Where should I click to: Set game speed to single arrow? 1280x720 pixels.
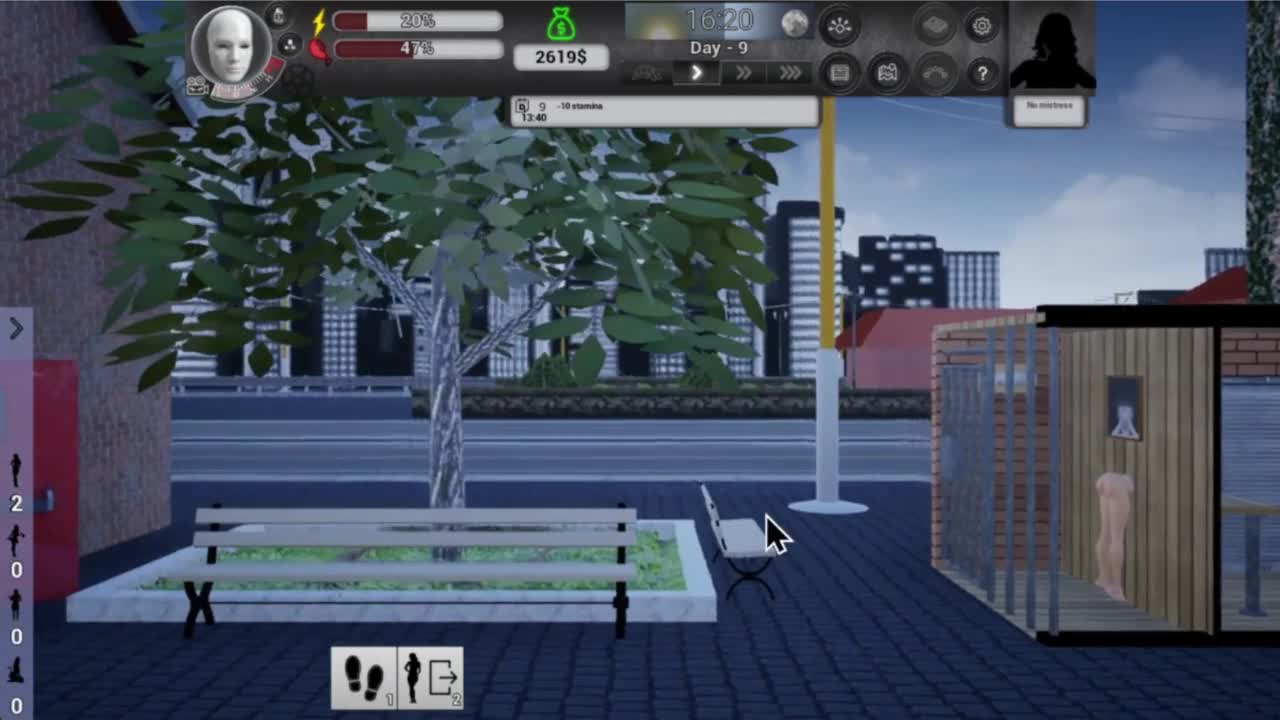(x=697, y=72)
